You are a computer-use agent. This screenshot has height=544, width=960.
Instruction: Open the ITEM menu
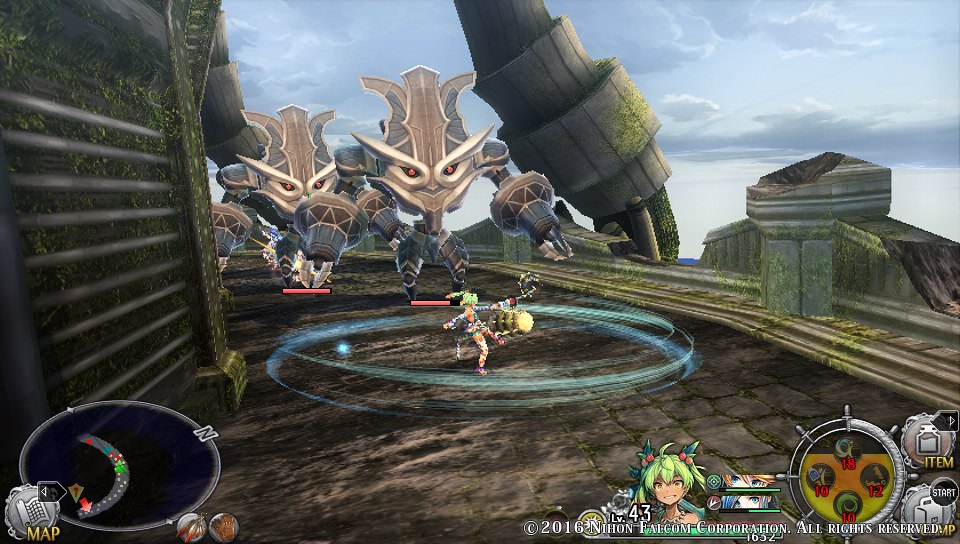tap(928, 440)
